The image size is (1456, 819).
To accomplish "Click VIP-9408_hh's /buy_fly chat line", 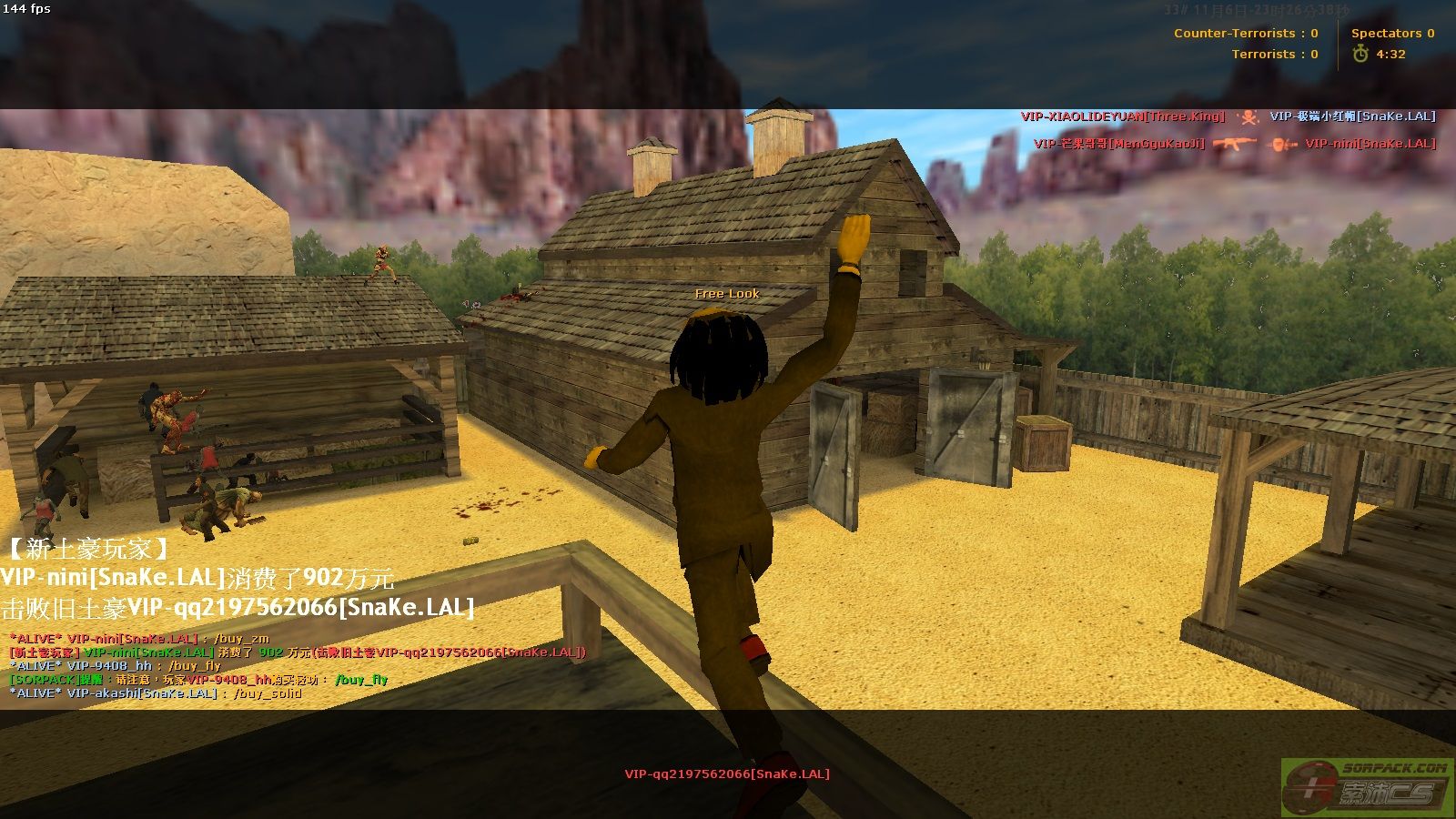I will 115,666.
